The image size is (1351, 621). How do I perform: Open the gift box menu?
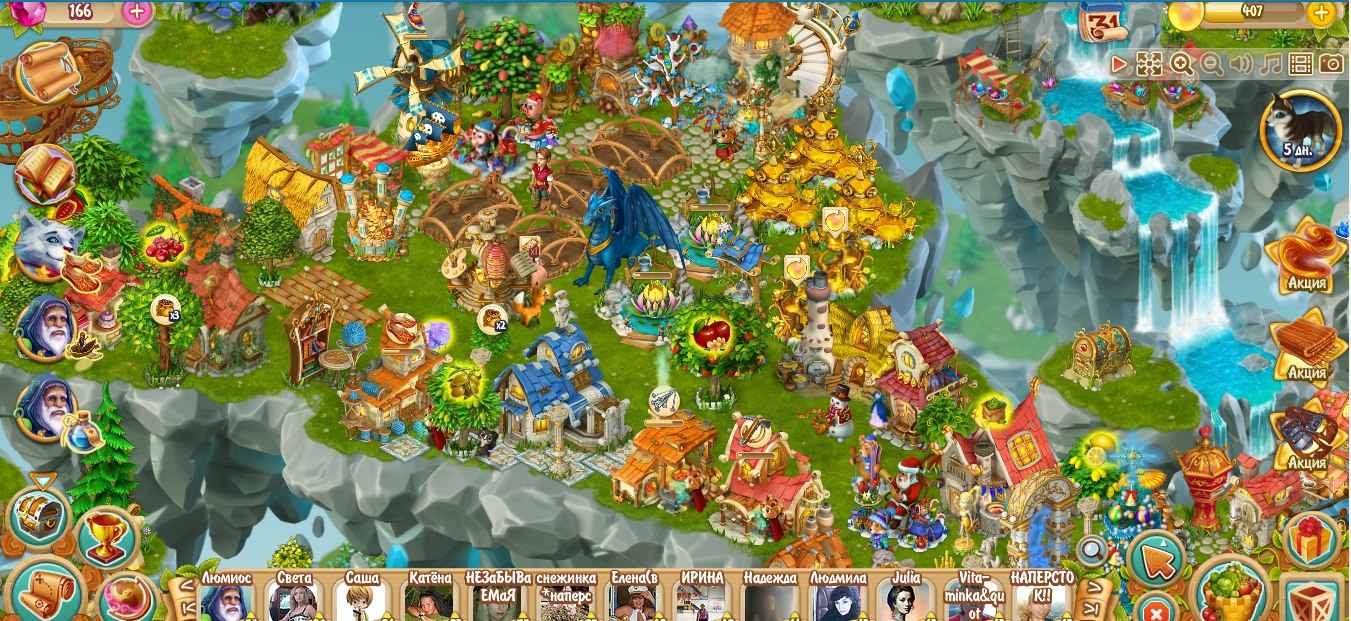(1311, 540)
